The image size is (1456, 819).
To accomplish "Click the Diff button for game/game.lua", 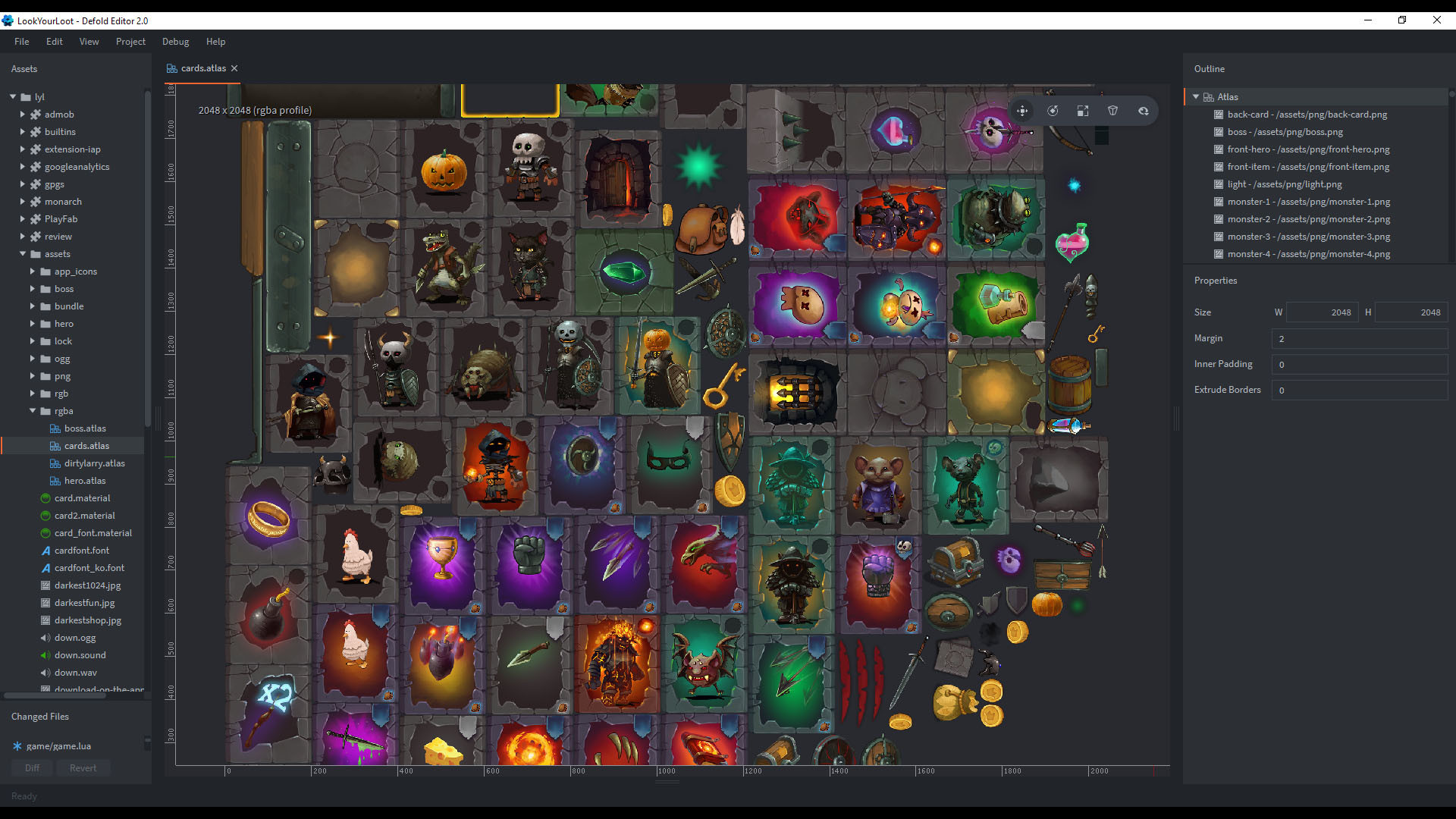I will click(x=31, y=767).
